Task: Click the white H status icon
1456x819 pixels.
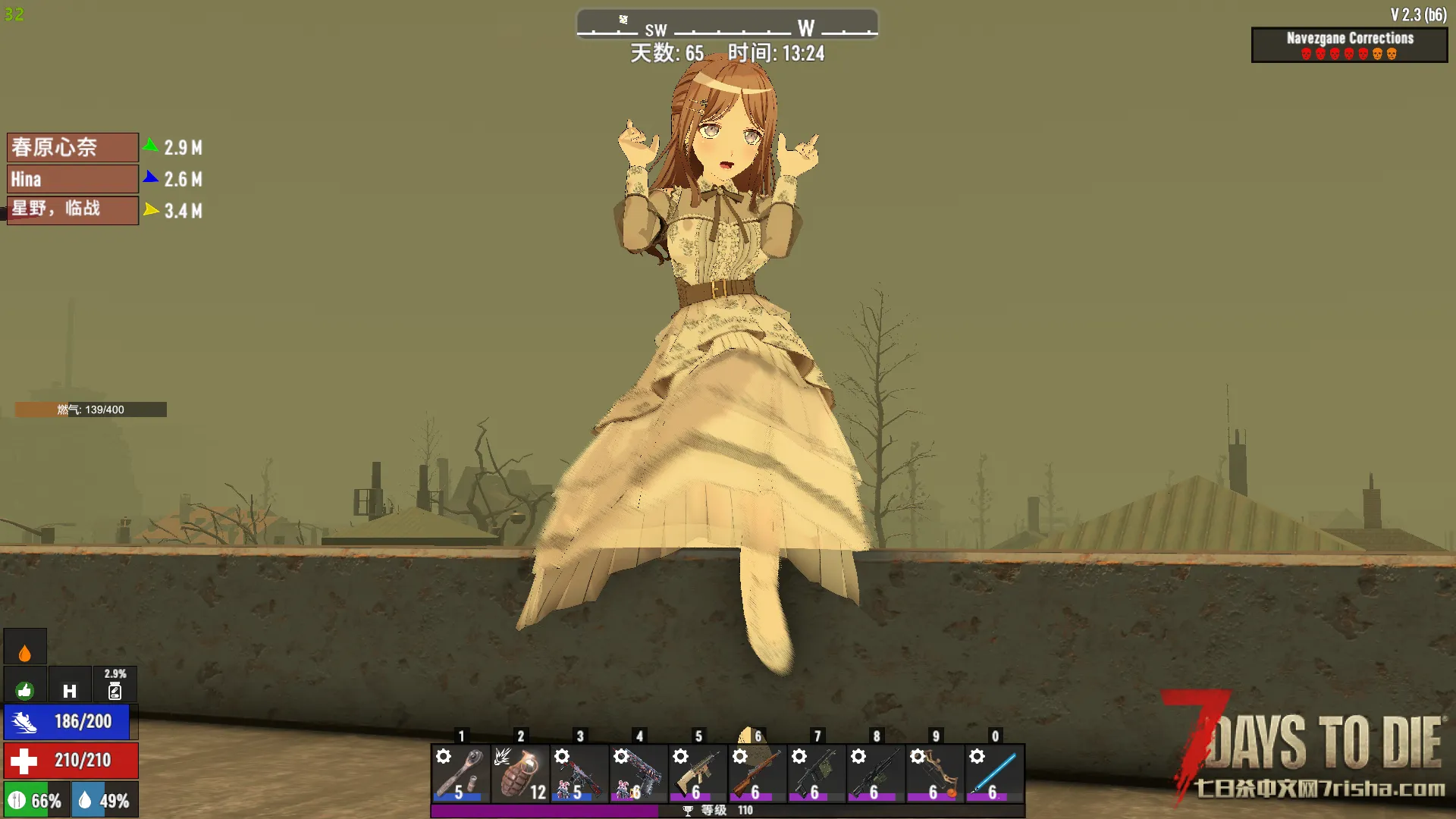Action: (x=70, y=690)
